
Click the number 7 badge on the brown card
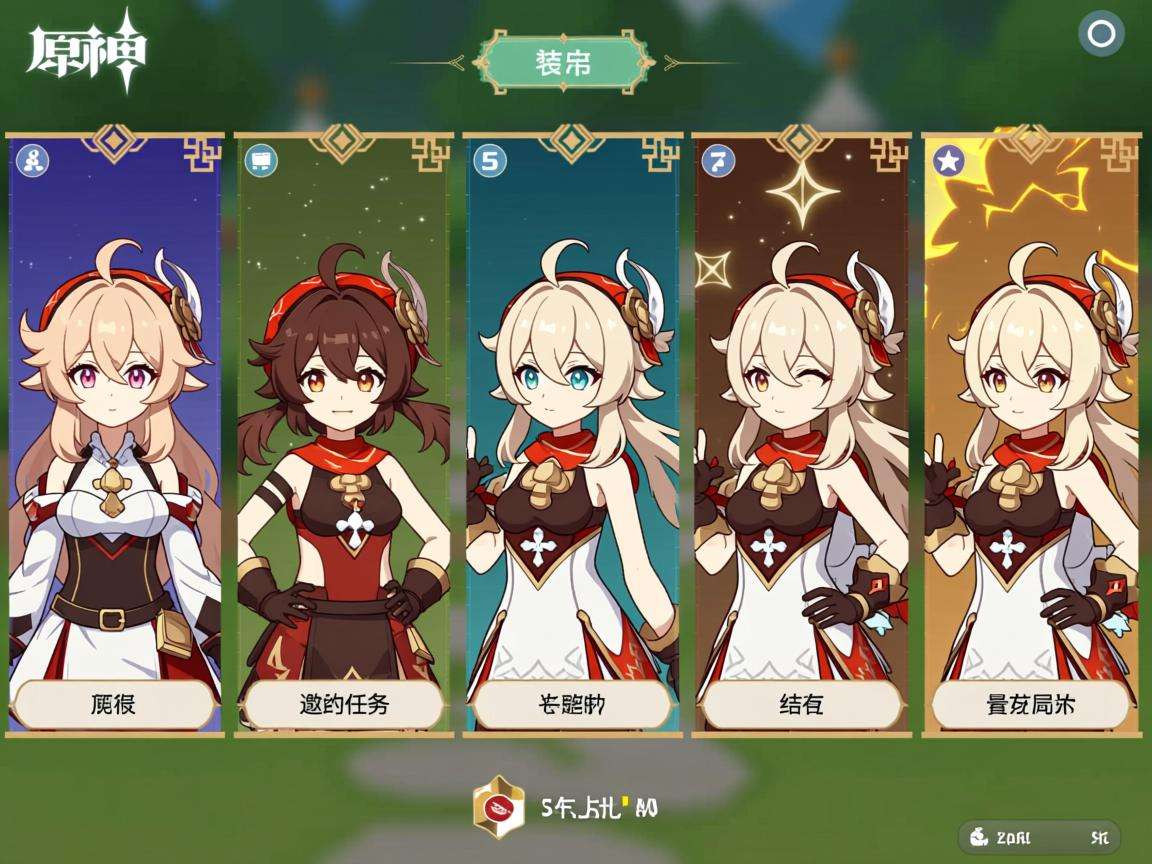[718, 160]
